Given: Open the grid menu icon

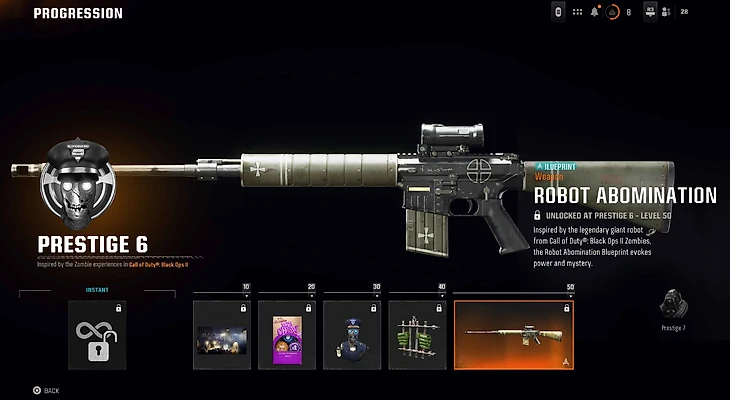Looking at the screenshot, I should [577, 12].
